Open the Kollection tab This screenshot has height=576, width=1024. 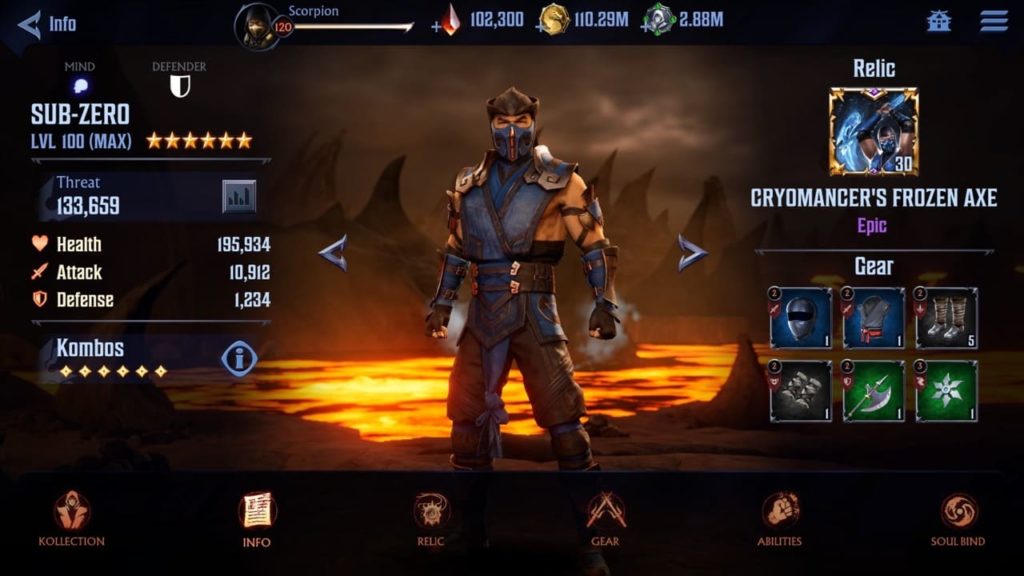point(71,517)
